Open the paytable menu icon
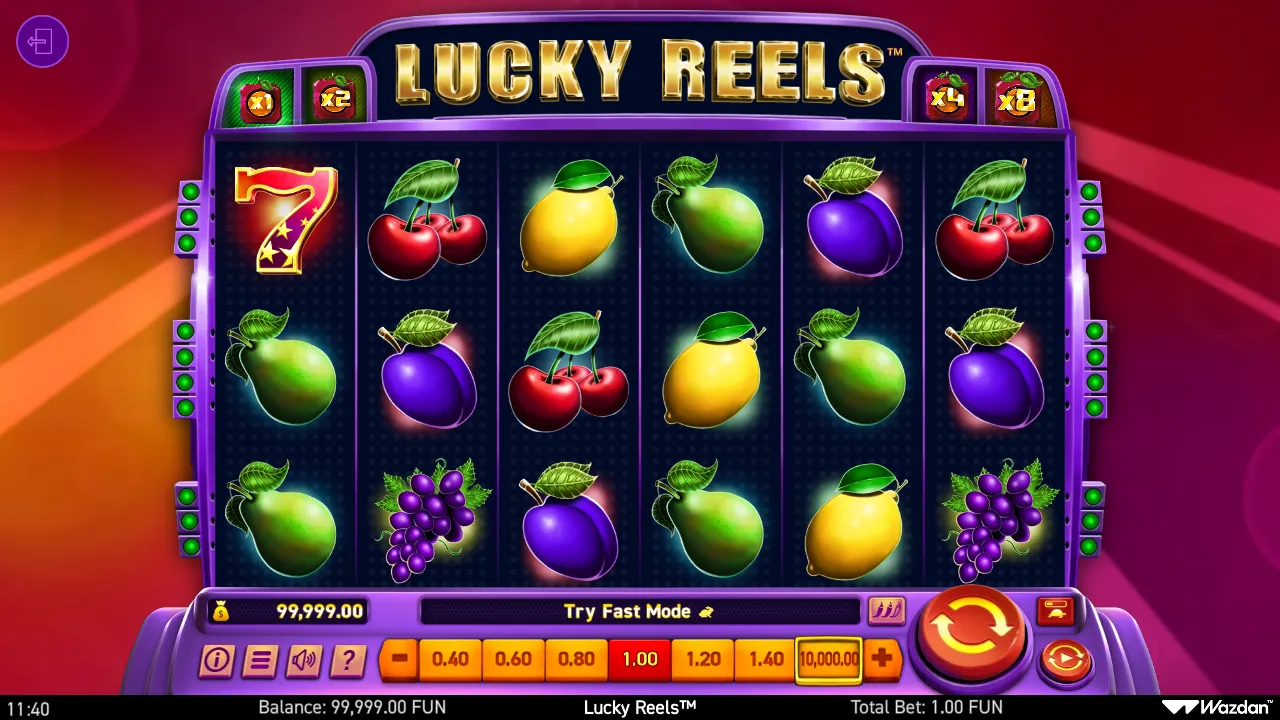This screenshot has width=1280, height=720. [260, 660]
